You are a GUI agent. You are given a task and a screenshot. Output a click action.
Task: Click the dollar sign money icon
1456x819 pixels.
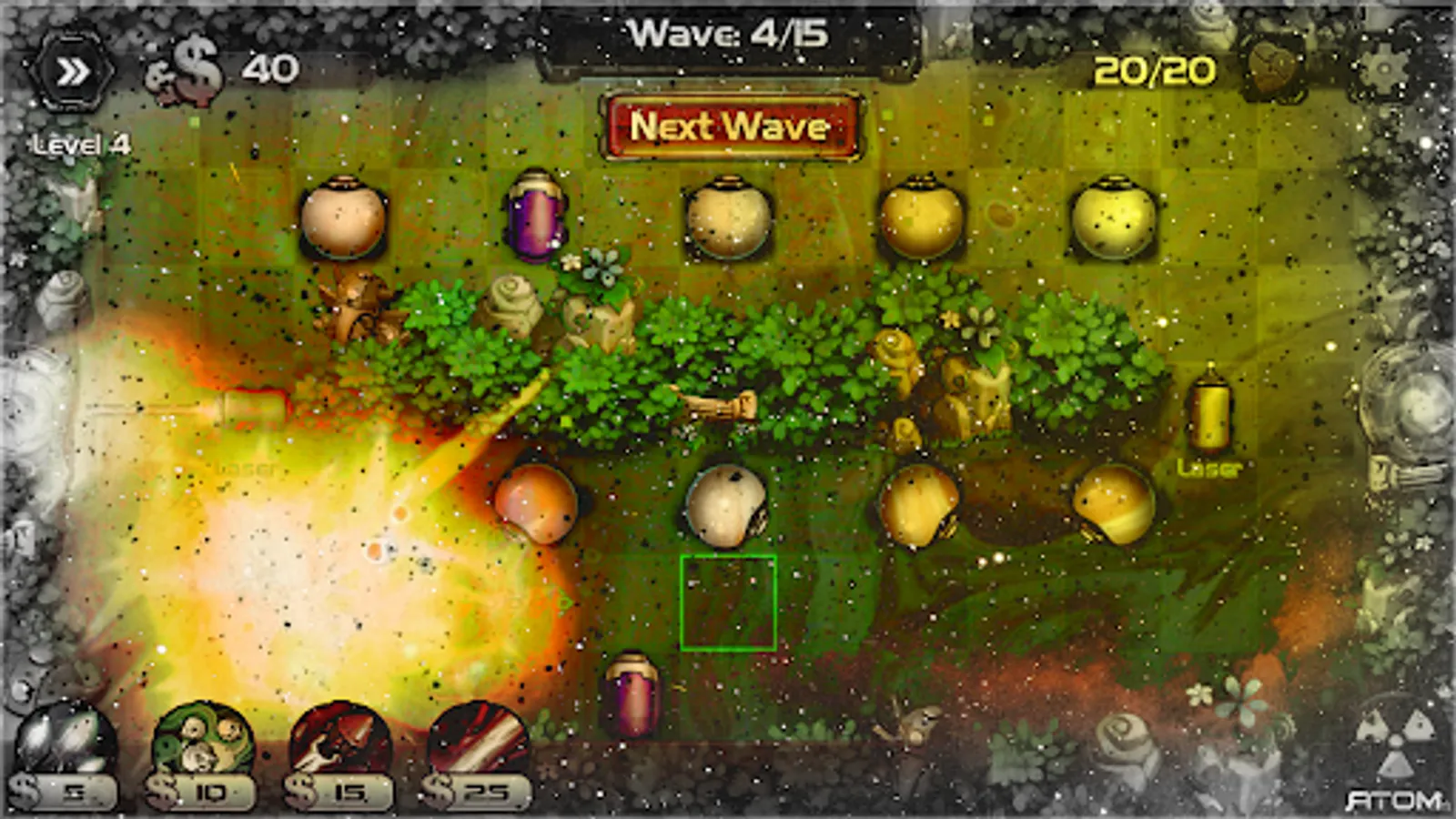[188, 66]
